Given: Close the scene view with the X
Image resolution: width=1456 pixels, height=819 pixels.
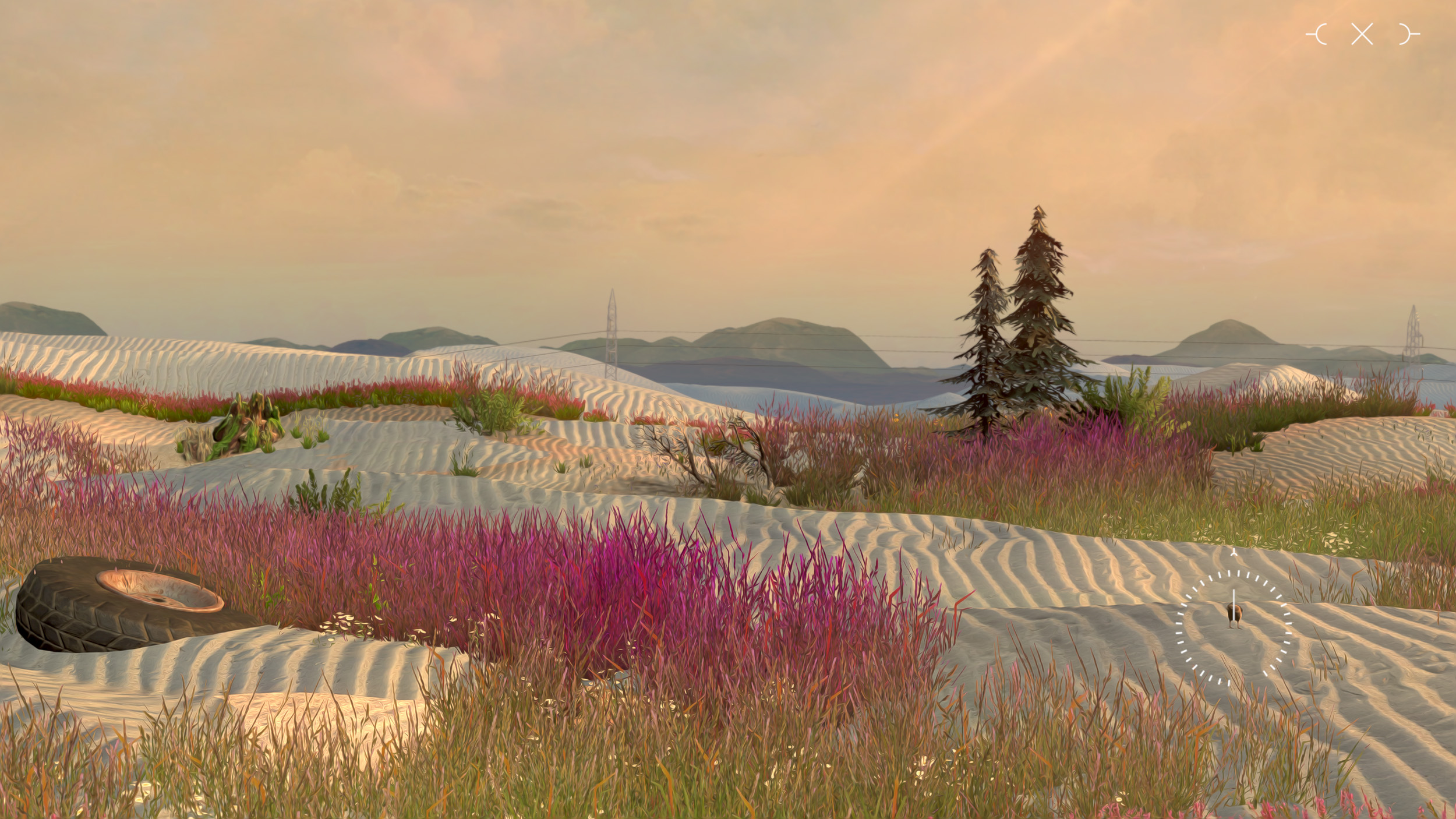Looking at the screenshot, I should [1362, 34].
